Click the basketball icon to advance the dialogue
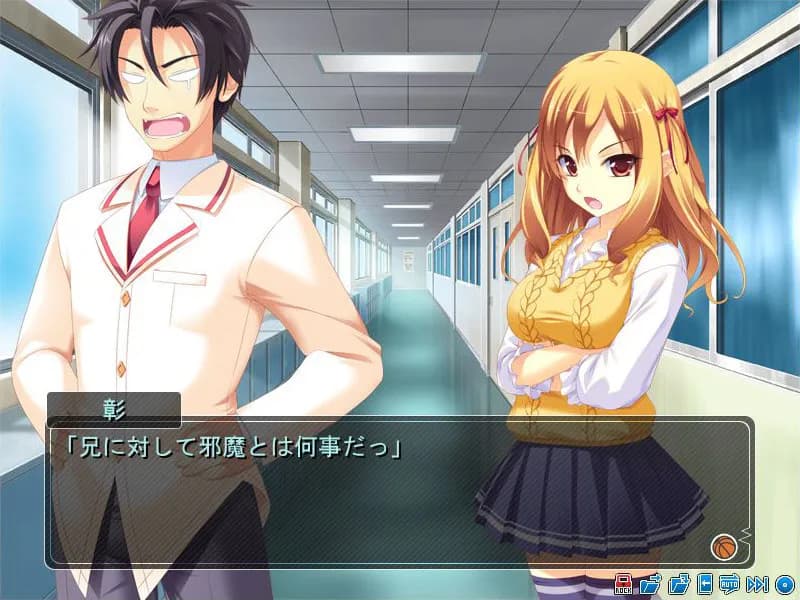The image size is (800, 600). [722, 546]
